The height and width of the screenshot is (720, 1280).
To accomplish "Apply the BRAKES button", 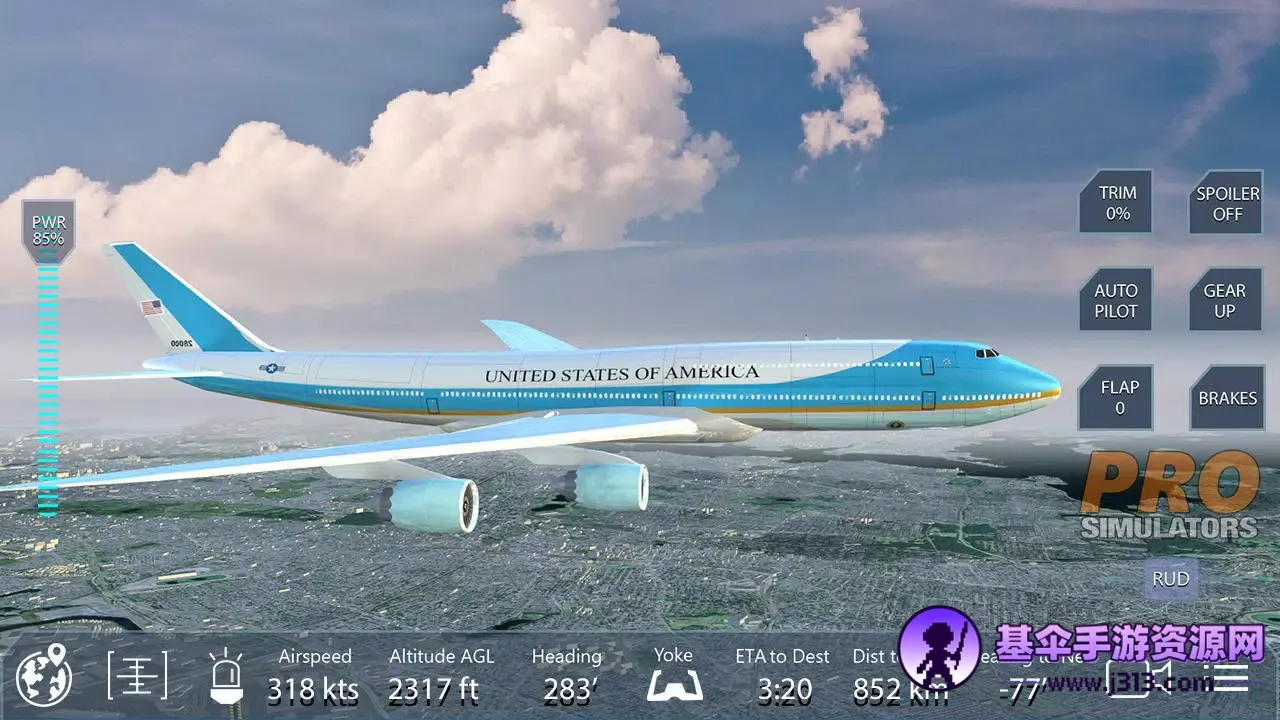I will 1227,397.
